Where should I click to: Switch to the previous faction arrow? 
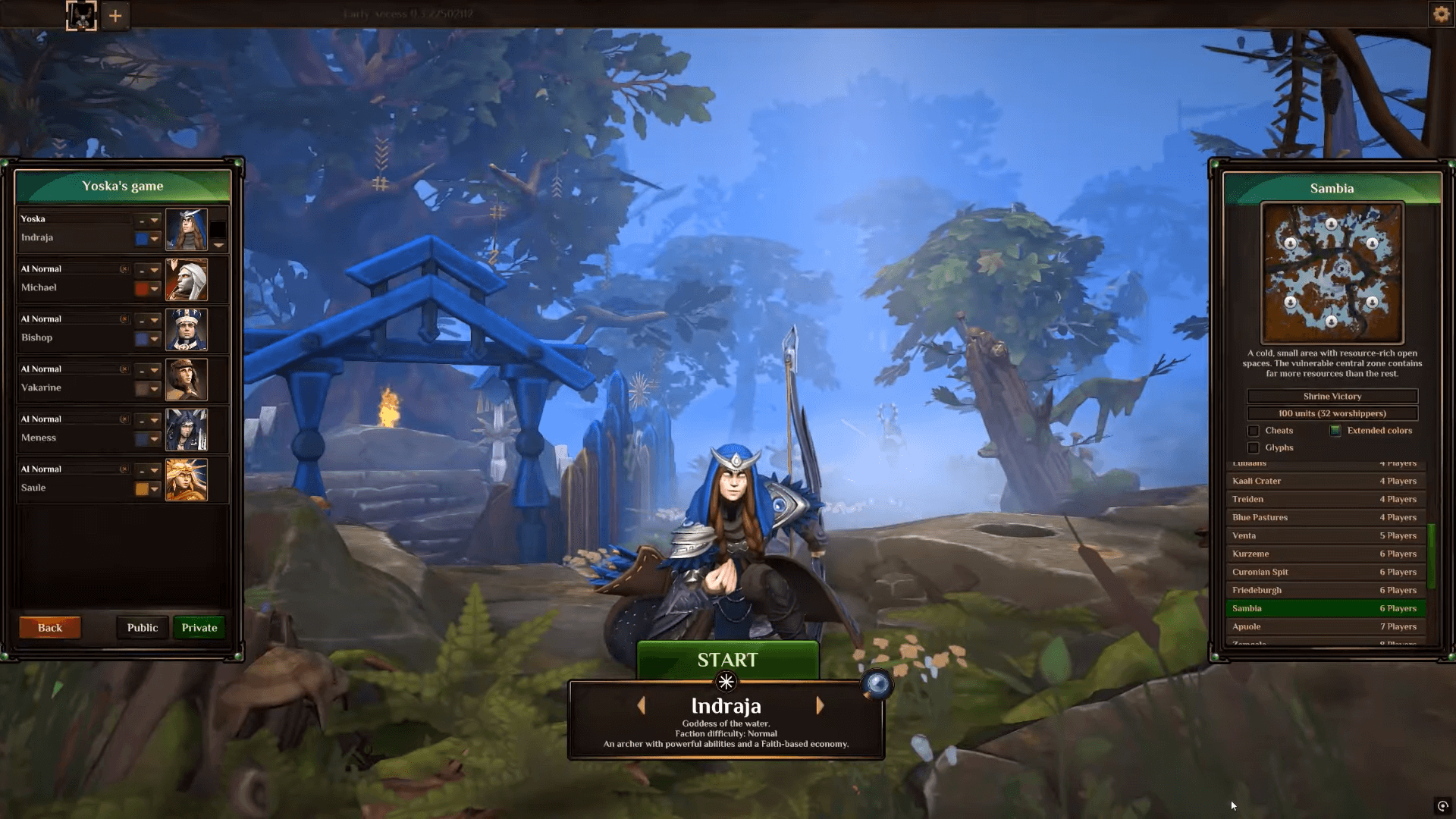pyautogui.click(x=642, y=706)
